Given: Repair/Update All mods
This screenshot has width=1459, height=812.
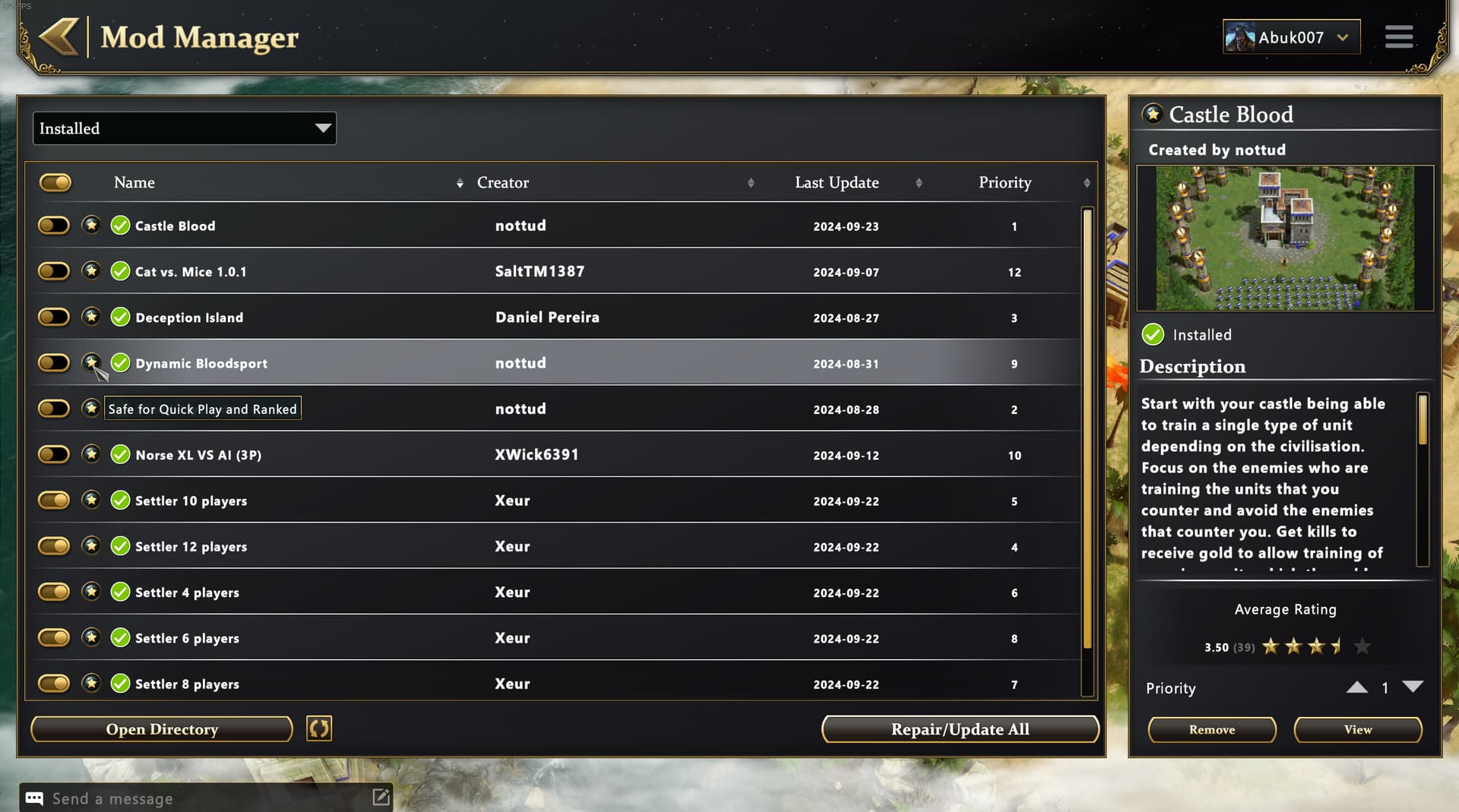Looking at the screenshot, I should pyautogui.click(x=960, y=729).
